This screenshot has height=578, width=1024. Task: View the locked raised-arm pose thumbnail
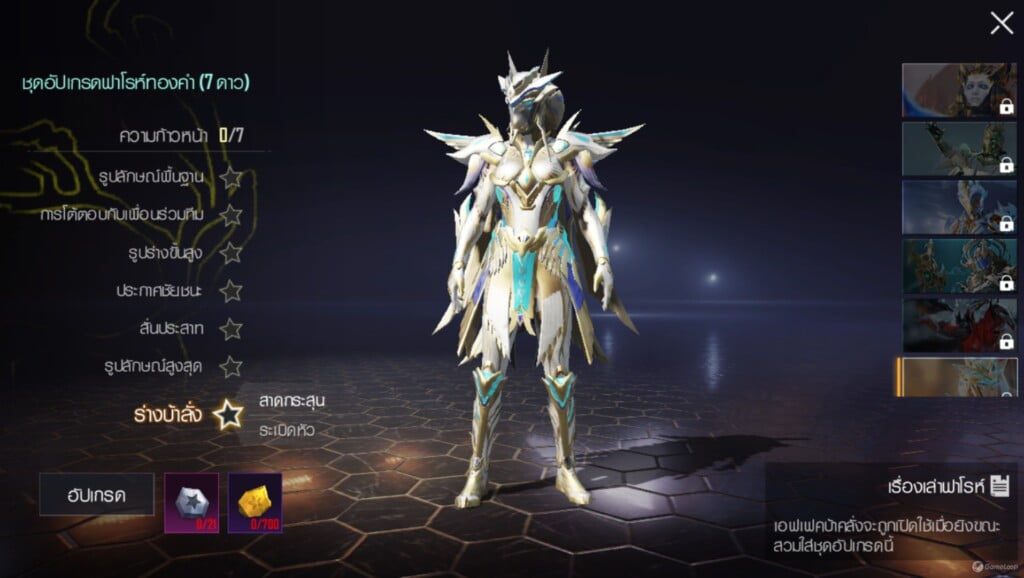(959, 148)
